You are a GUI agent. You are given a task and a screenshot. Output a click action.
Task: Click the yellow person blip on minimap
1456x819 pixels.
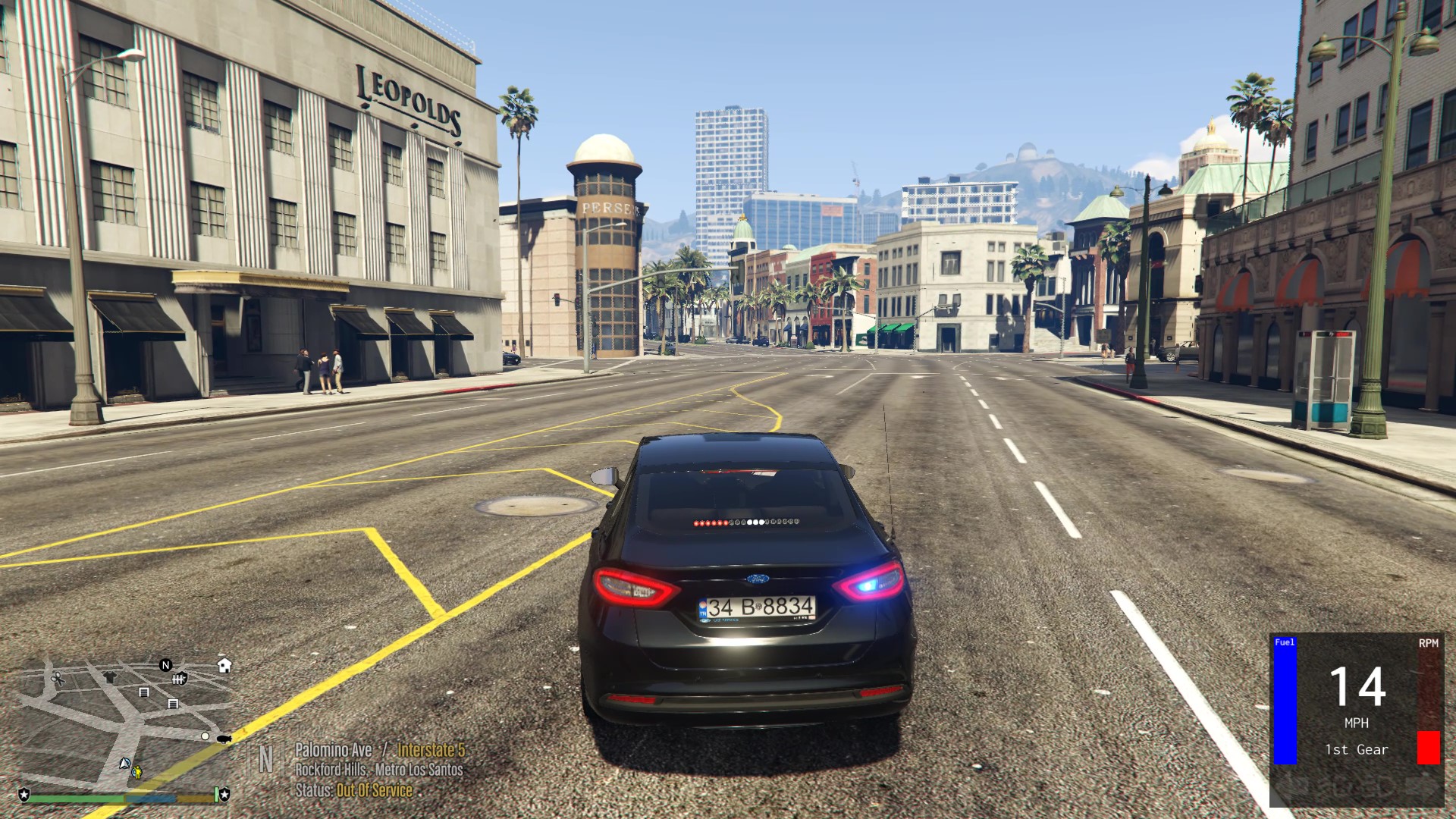click(137, 773)
